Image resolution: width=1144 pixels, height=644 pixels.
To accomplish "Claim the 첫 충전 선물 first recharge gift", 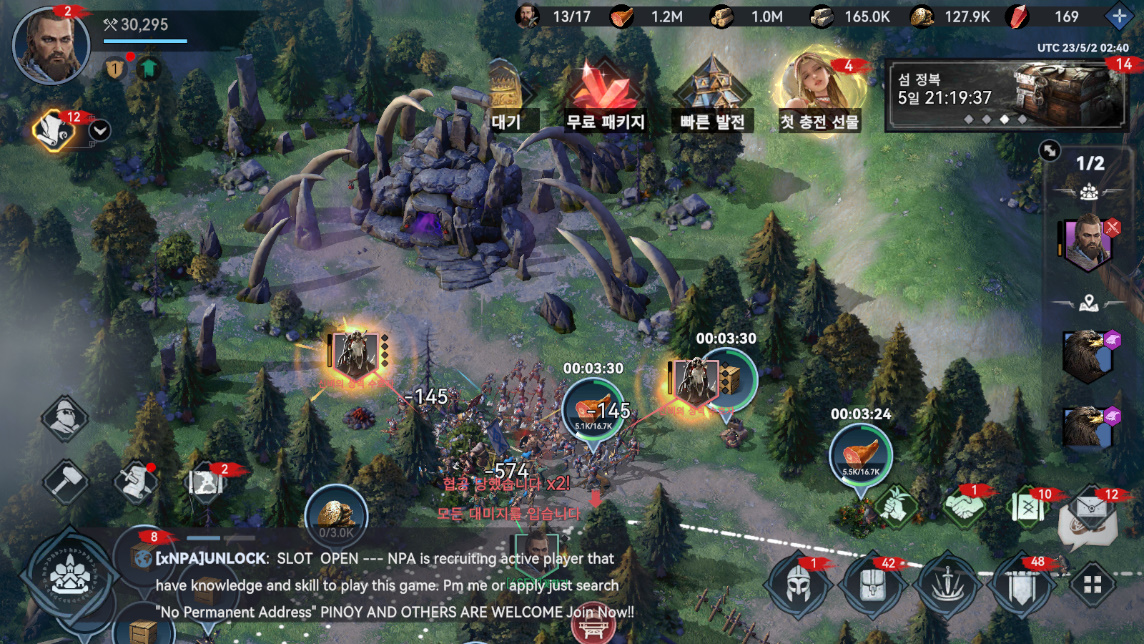I will pos(819,95).
